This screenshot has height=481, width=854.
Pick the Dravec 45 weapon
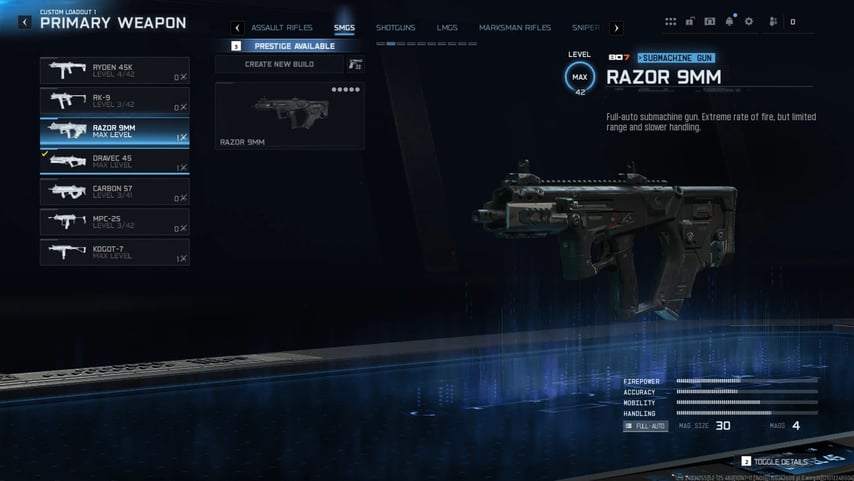114,161
